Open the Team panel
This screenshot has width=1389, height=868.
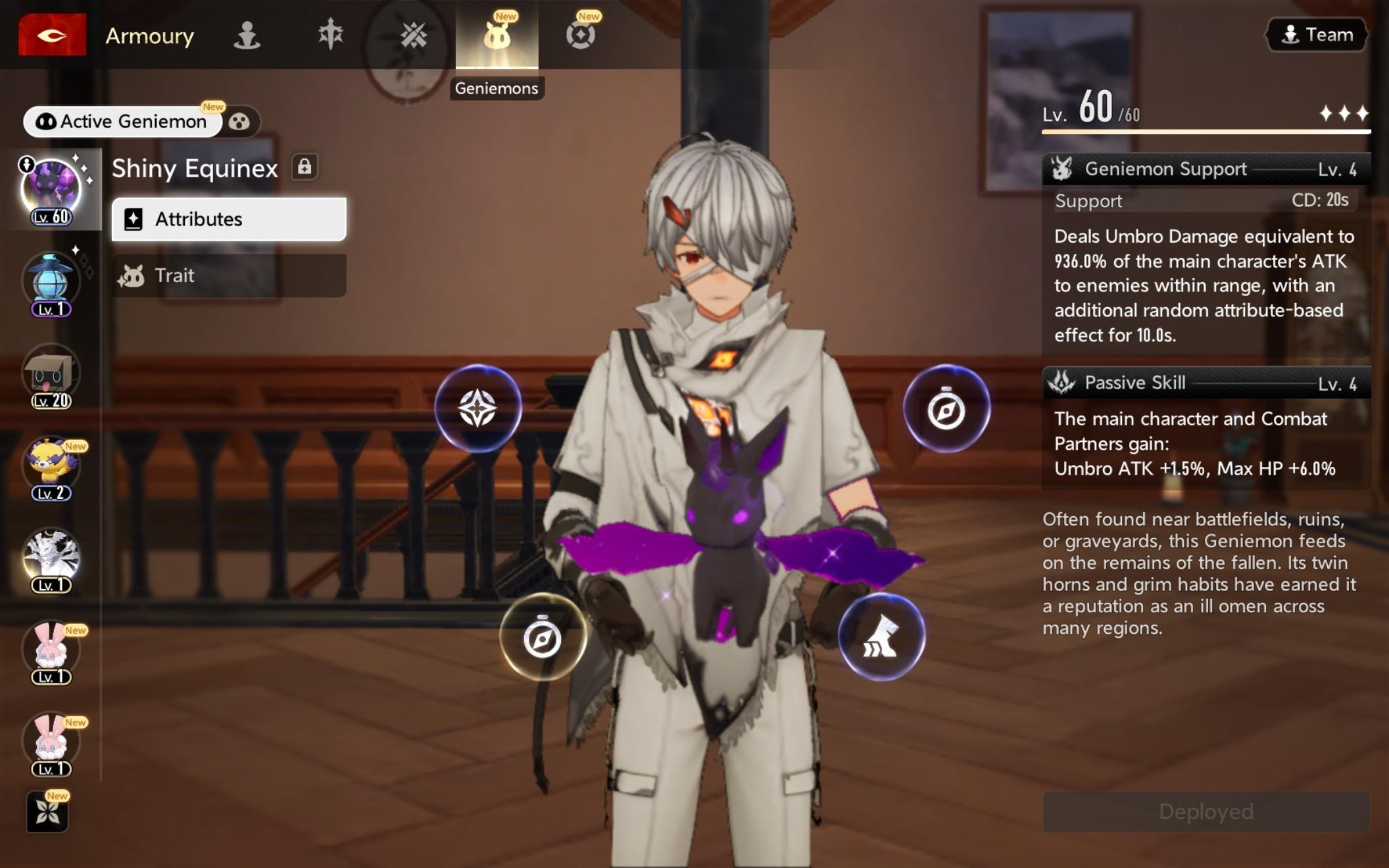coord(1317,35)
